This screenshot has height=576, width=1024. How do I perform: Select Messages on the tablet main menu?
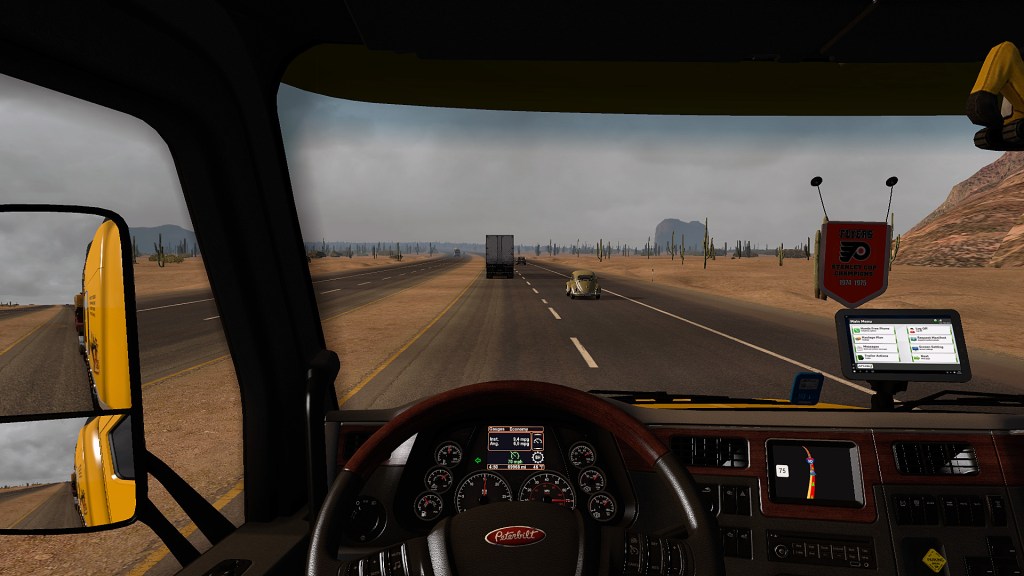873,346
